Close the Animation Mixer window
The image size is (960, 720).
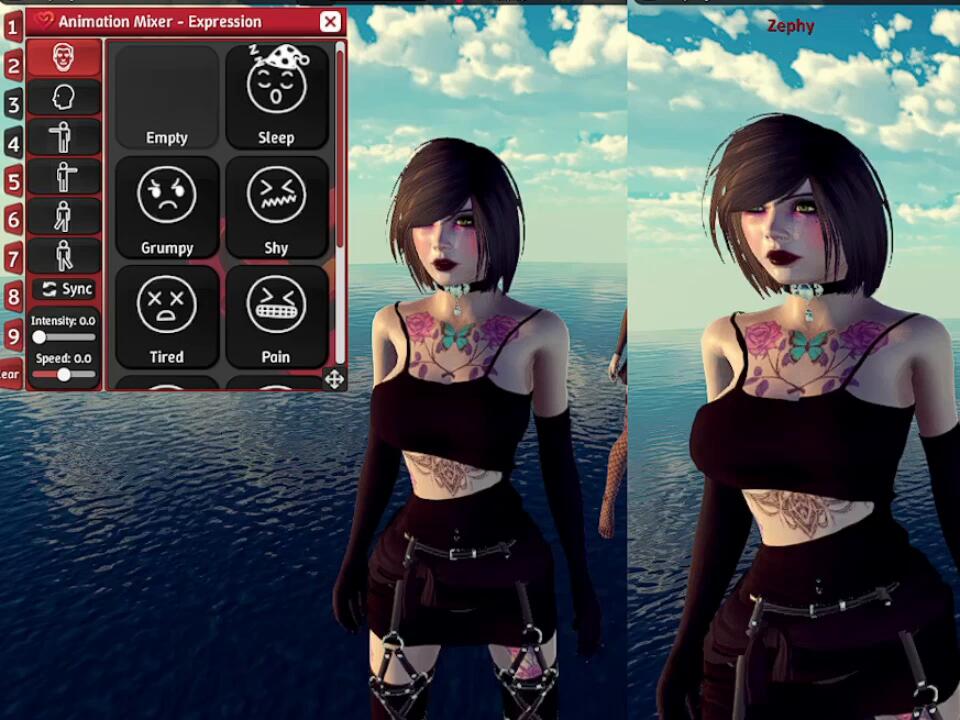click(x=330, y=21)
